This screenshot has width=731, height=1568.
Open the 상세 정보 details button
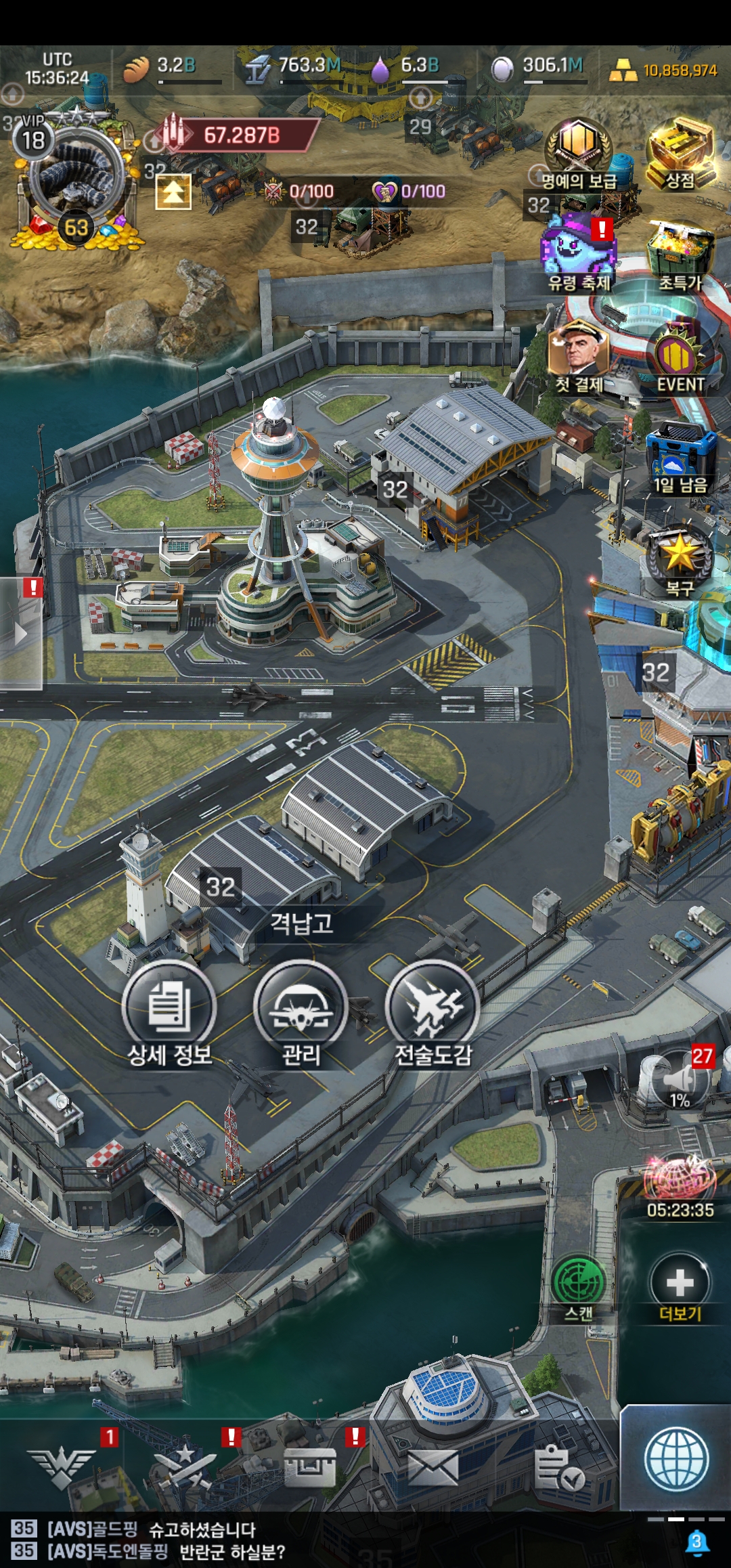(169, 1006)
